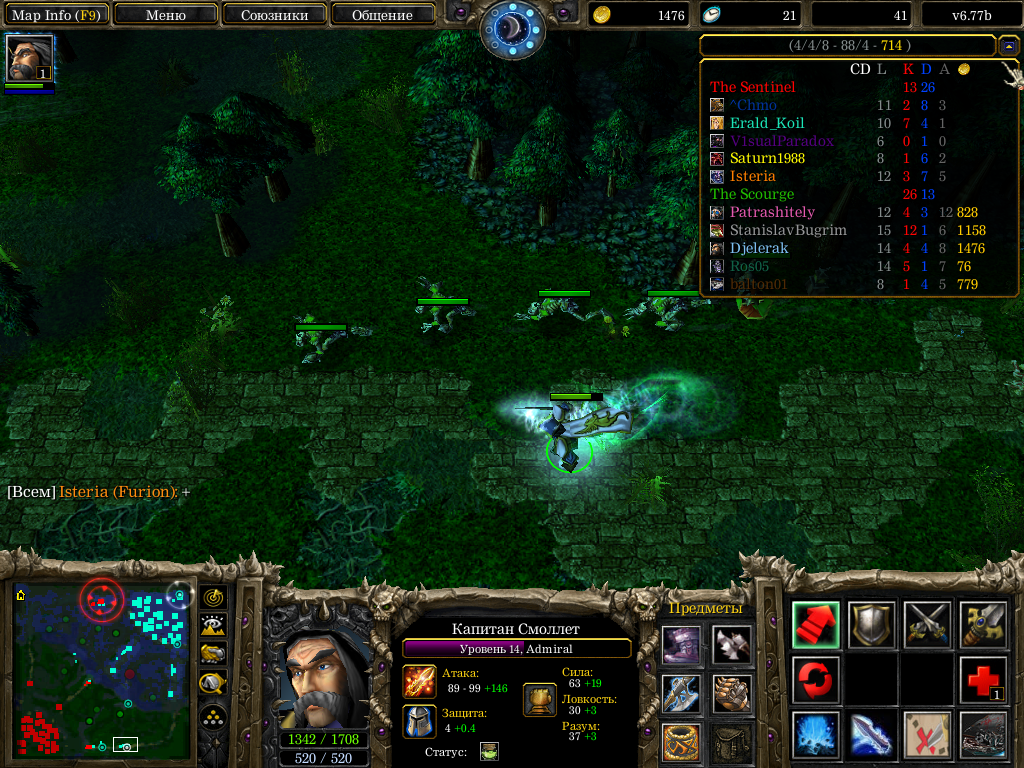Cast the blue water Torrent ability
The width and height of the screenshot is (1024, 768).
815,735
